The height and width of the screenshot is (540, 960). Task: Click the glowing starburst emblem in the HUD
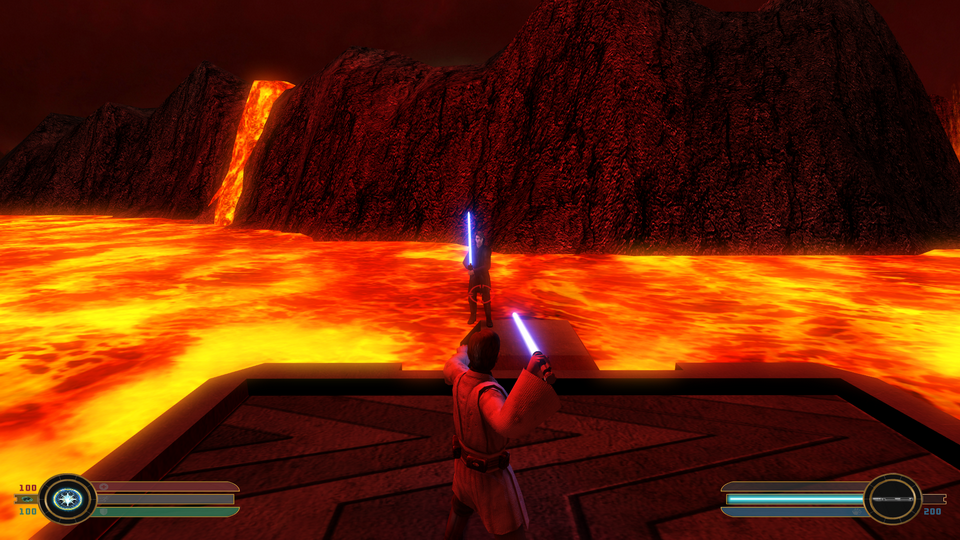[68, 498]
